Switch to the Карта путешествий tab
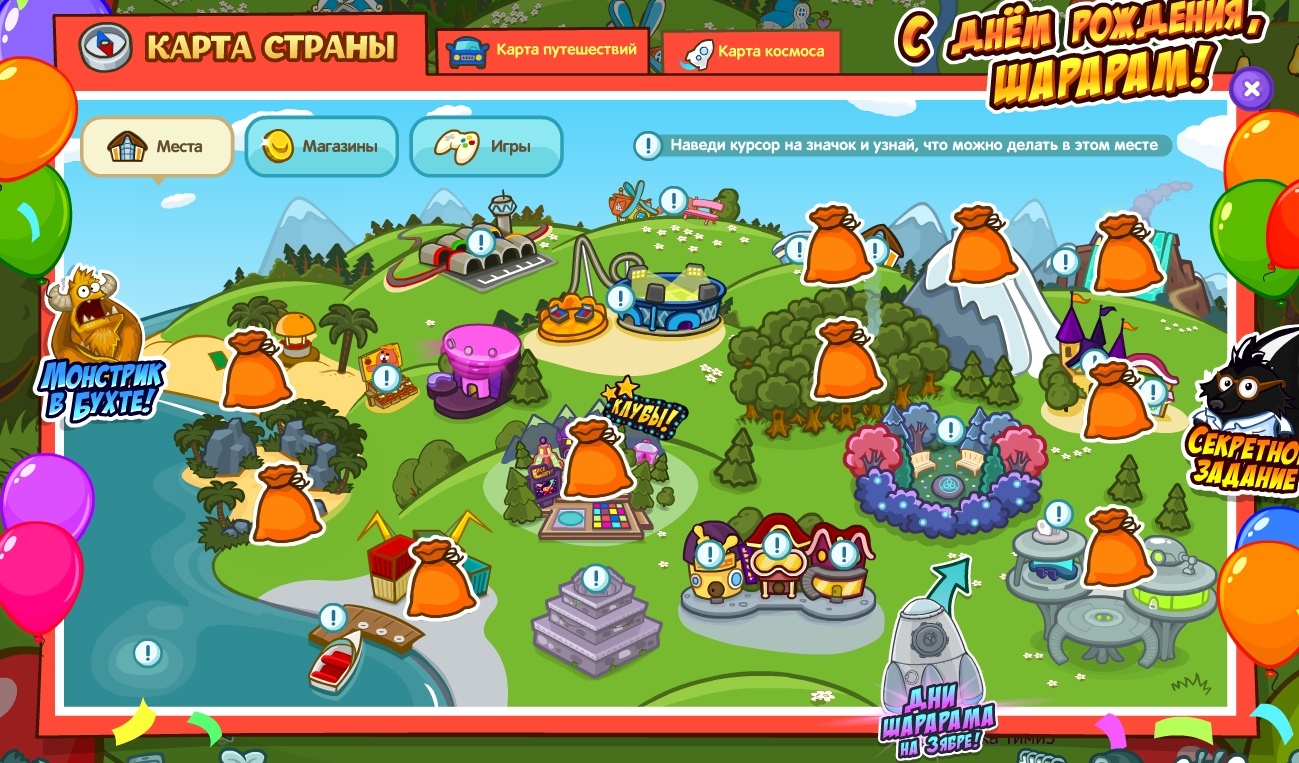Screen dimensions: 1299x763 pos(544,51)
